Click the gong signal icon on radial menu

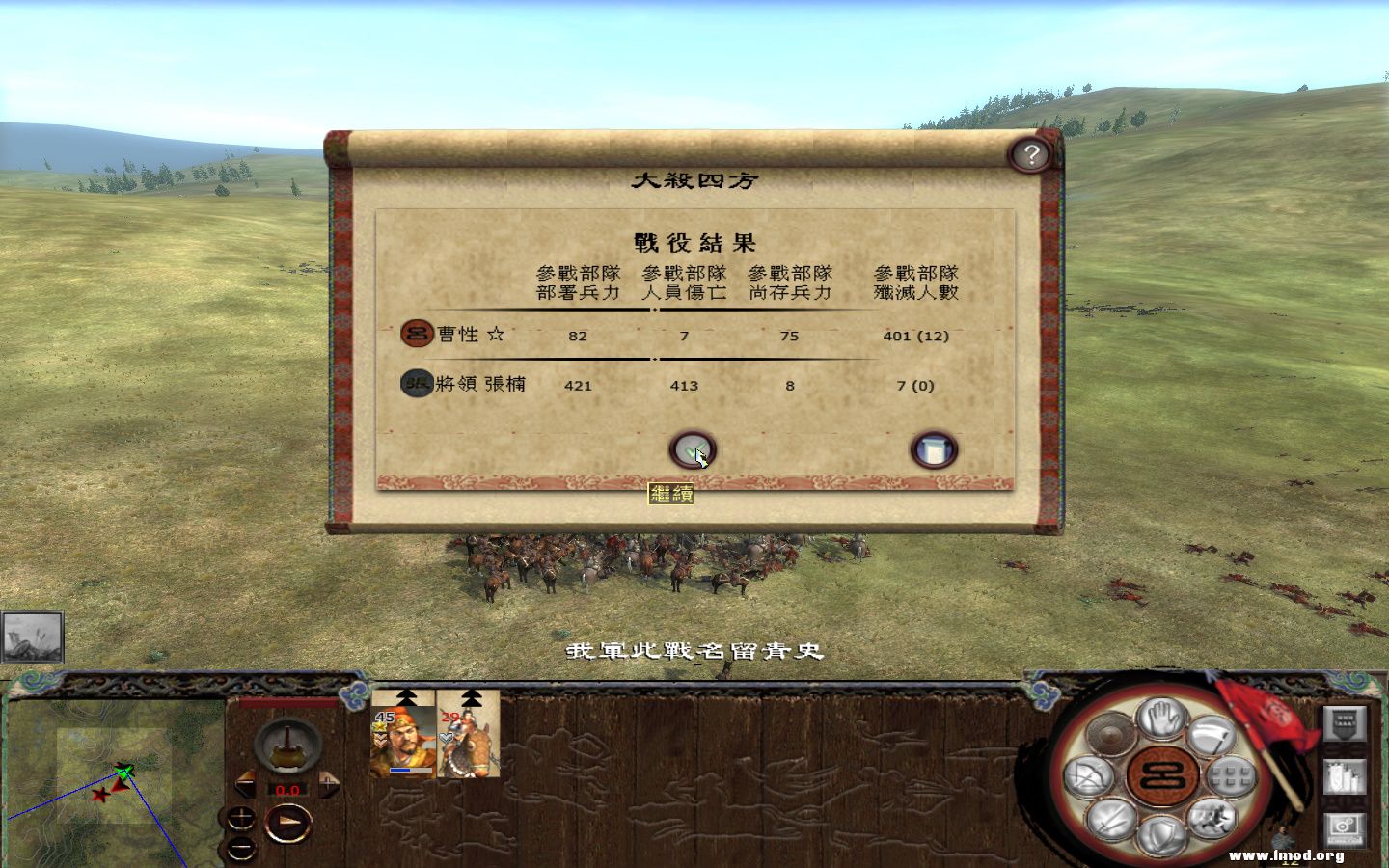(1110, 733)
